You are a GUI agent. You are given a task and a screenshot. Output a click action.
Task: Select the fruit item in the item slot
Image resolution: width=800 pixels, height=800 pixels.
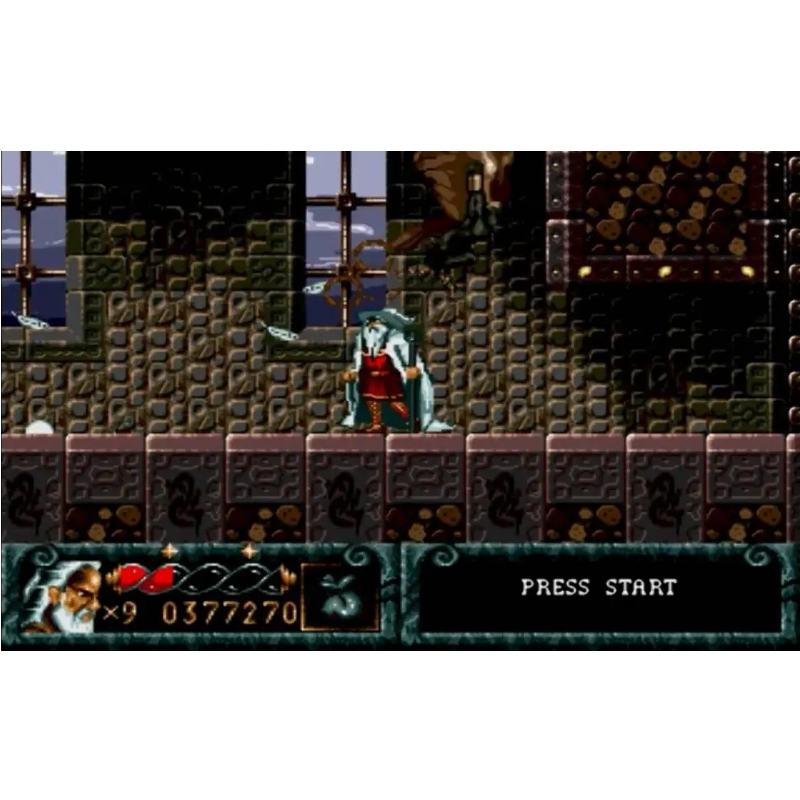(340, 597)
